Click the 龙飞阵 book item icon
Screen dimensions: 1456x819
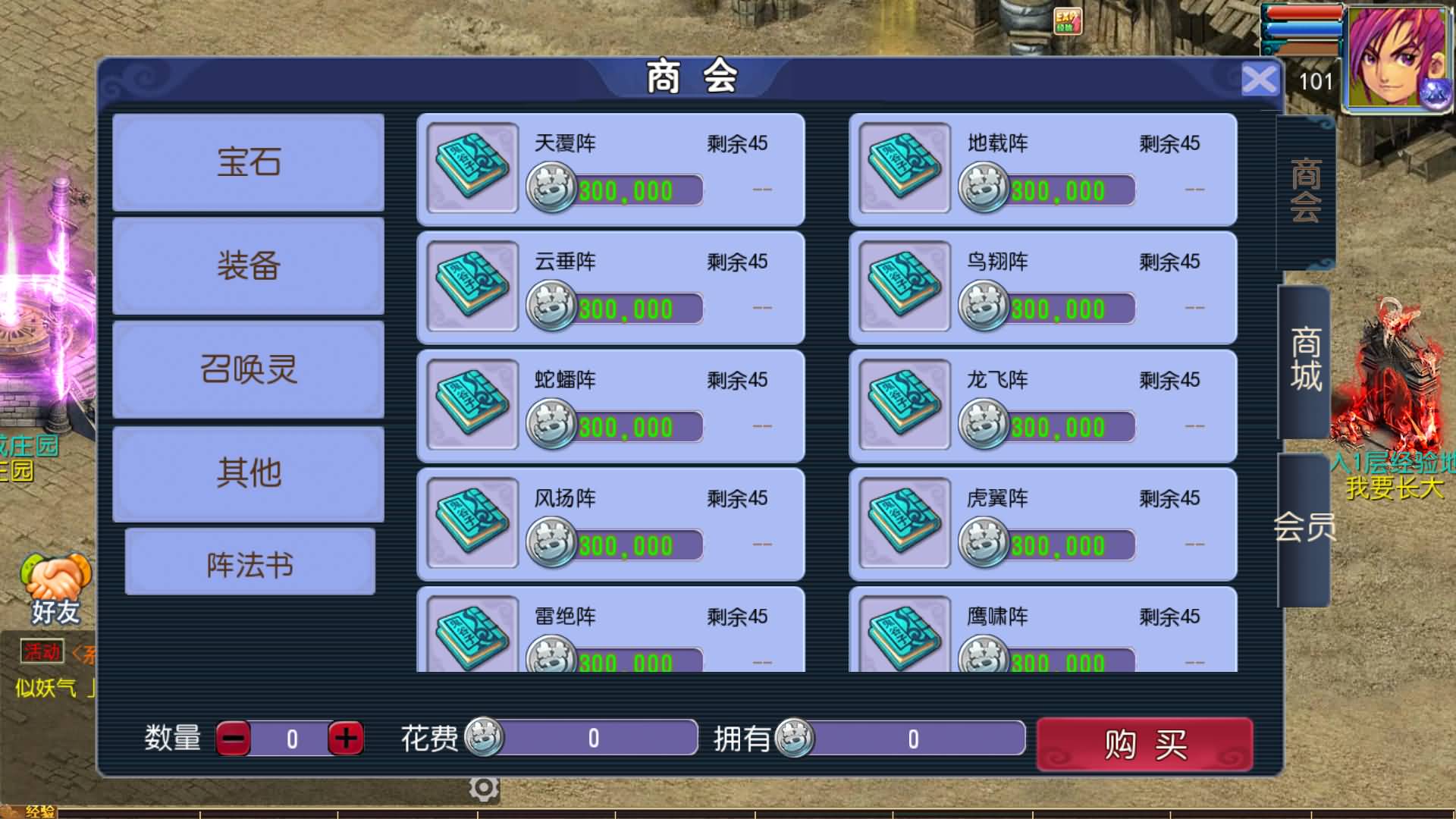(x=902, y=405)
